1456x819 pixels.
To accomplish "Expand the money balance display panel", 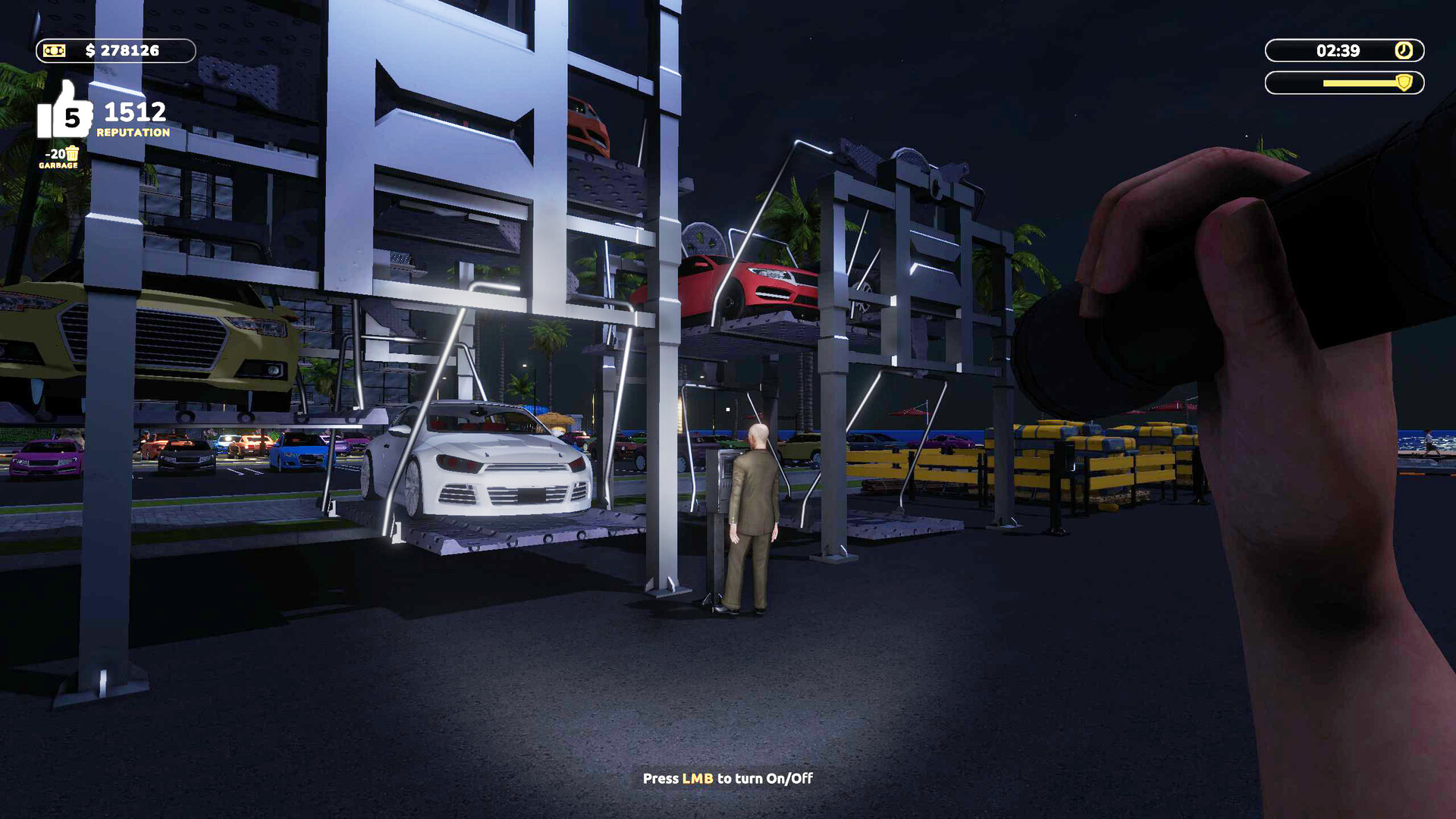I will coord(121,50).
